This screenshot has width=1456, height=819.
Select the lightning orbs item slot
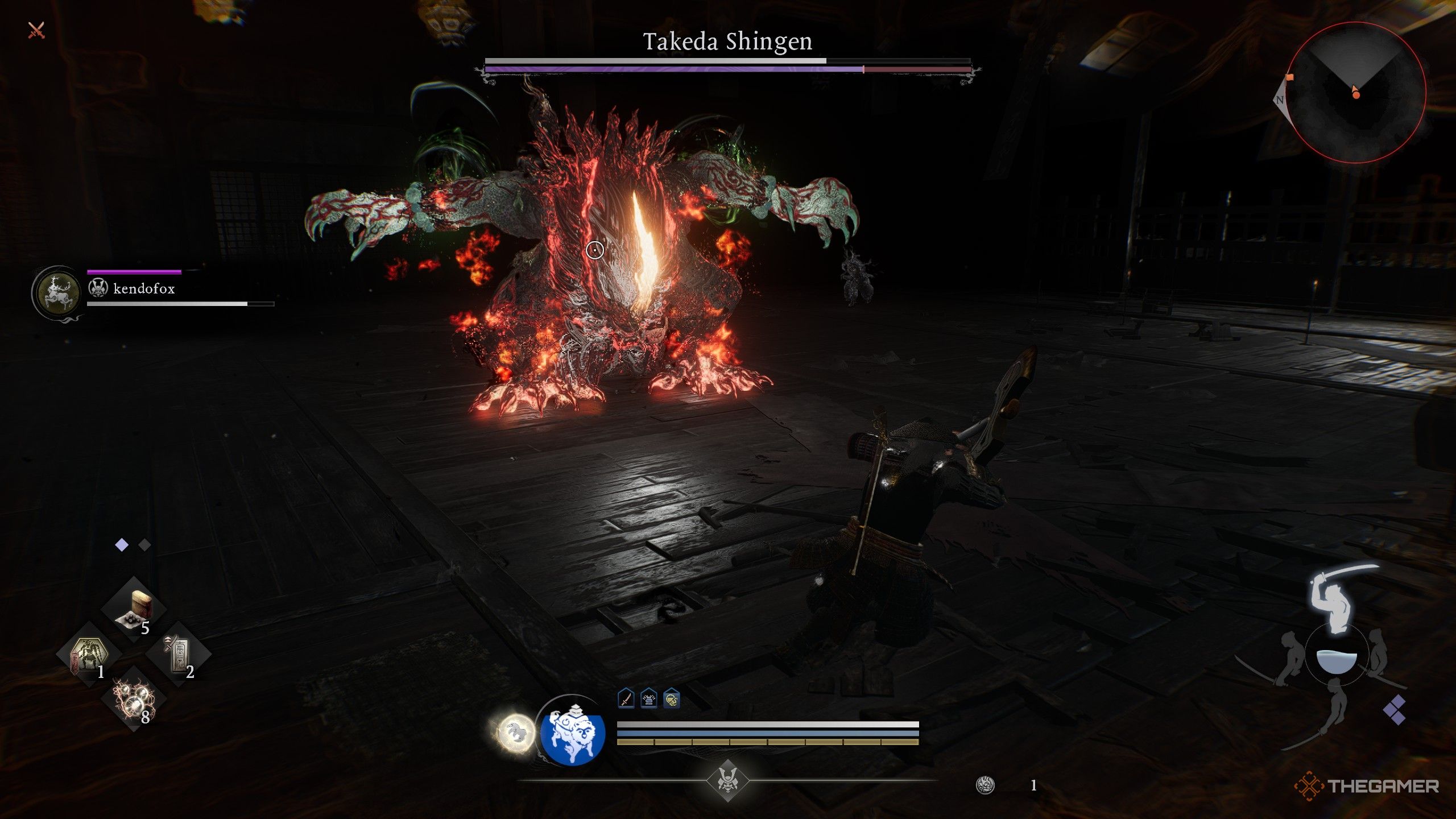pos(134,698)
